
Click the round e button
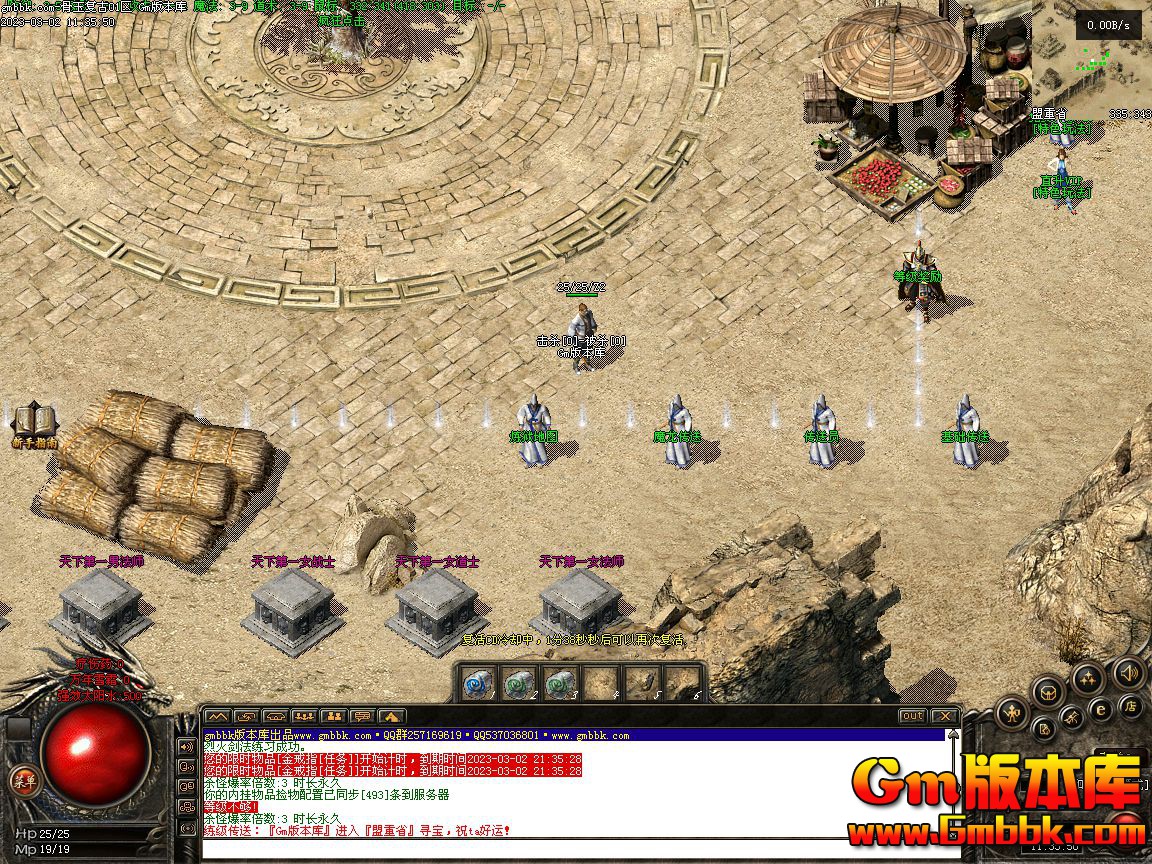tap(1101, 708)
